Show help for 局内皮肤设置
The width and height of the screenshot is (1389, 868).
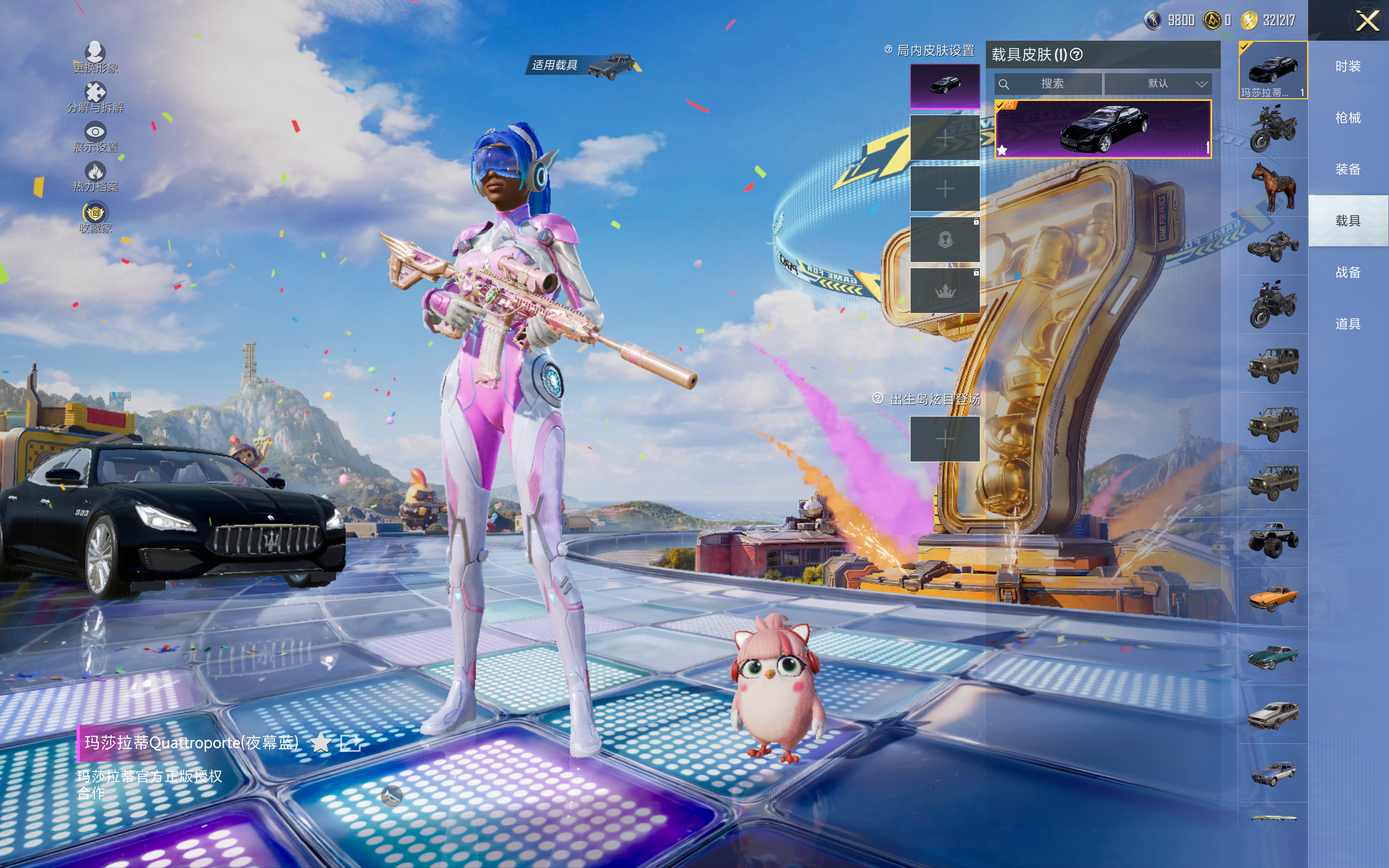click(889, 50)
